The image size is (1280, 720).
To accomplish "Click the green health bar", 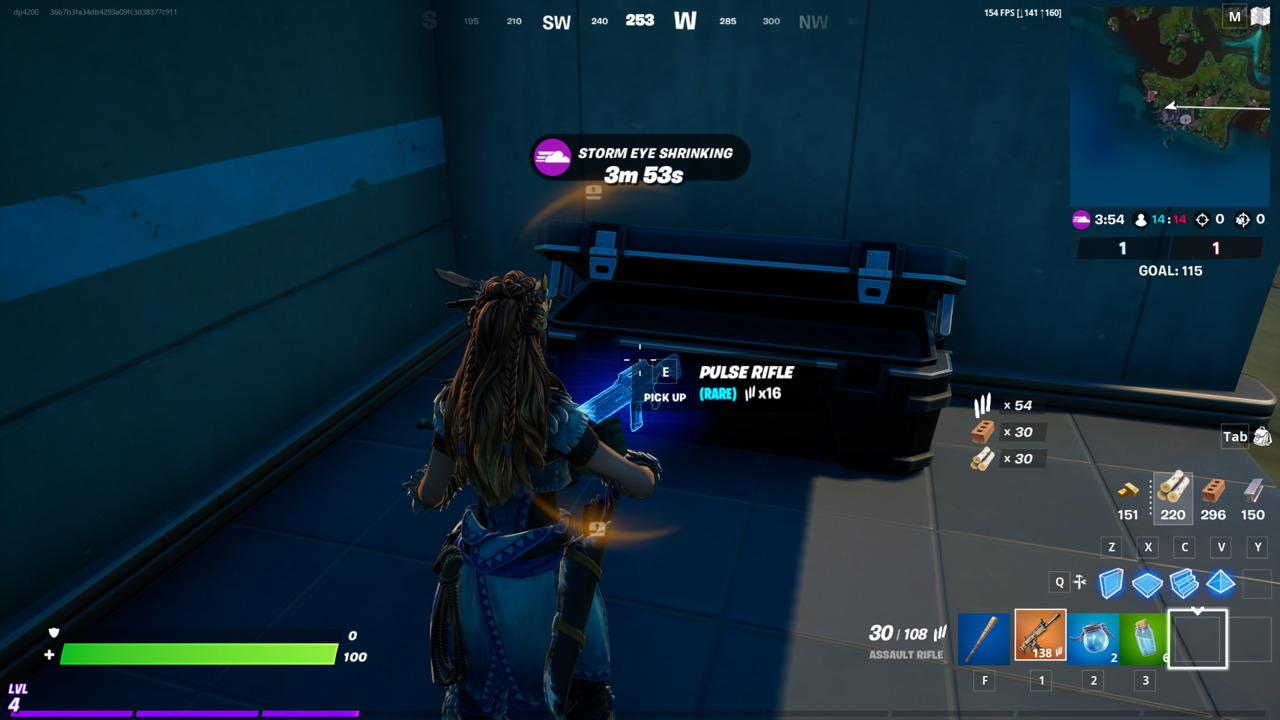I will click(x=200, y=654).
